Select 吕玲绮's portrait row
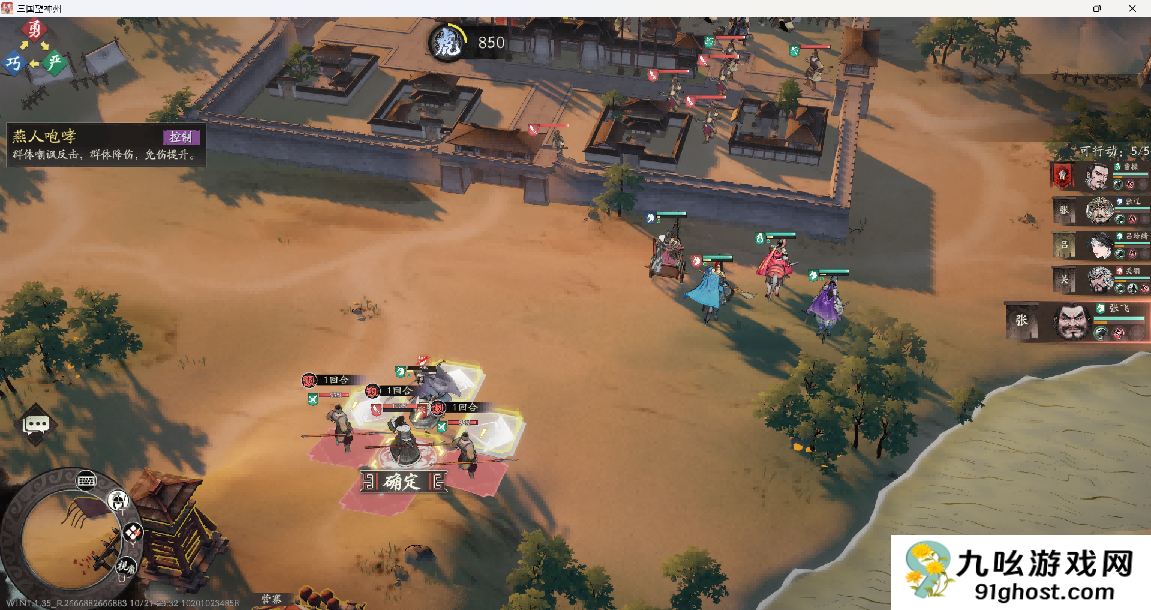The width and height of the screenshot is (1151, 610). tap(1098, 246)
